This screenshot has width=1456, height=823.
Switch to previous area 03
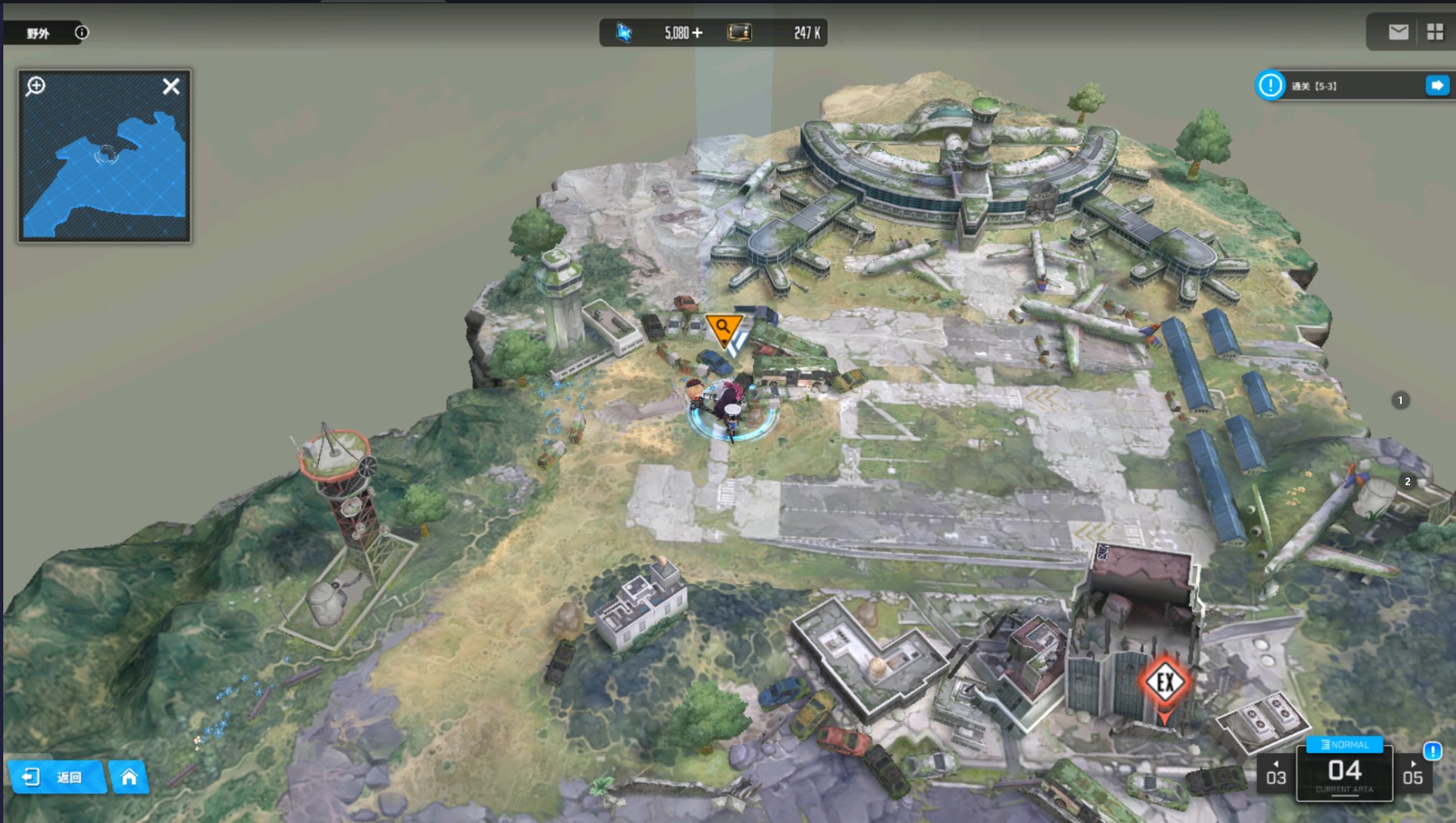(x=1276, y=774)
